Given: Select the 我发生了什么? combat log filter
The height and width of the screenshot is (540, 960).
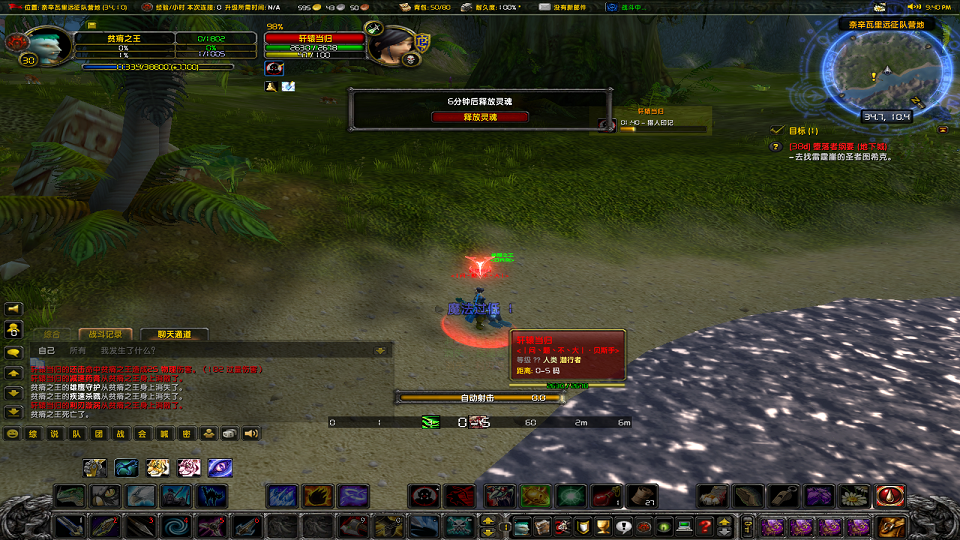Looking at the screenshot, I should coord(125,351).
